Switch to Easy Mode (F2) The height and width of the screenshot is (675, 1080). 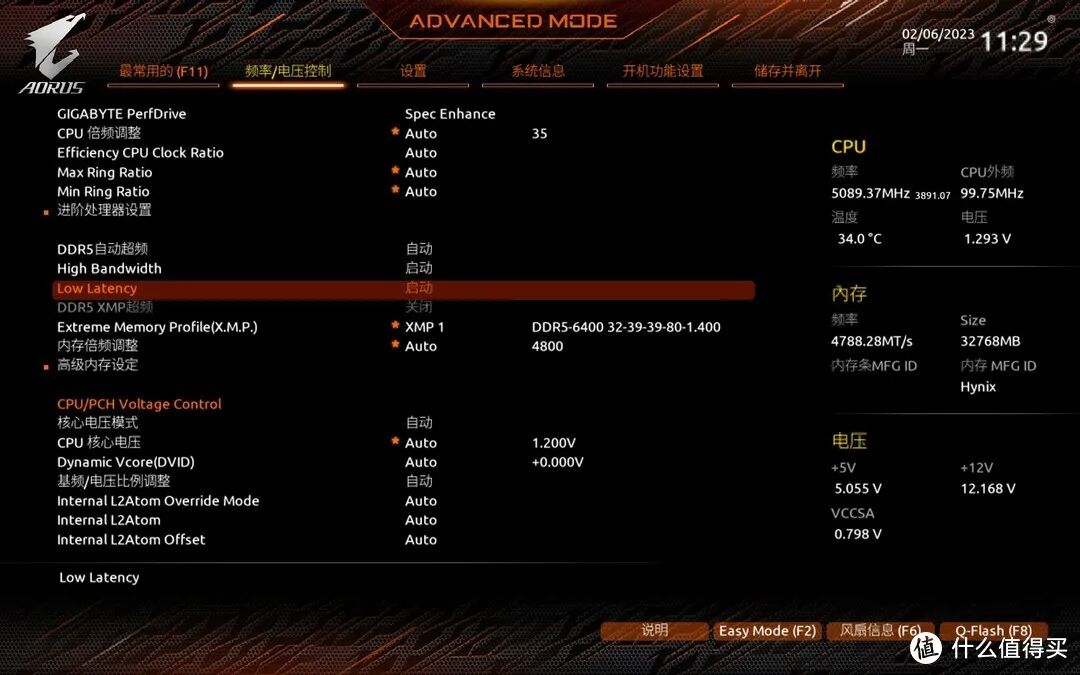click(x=767, y=631)
